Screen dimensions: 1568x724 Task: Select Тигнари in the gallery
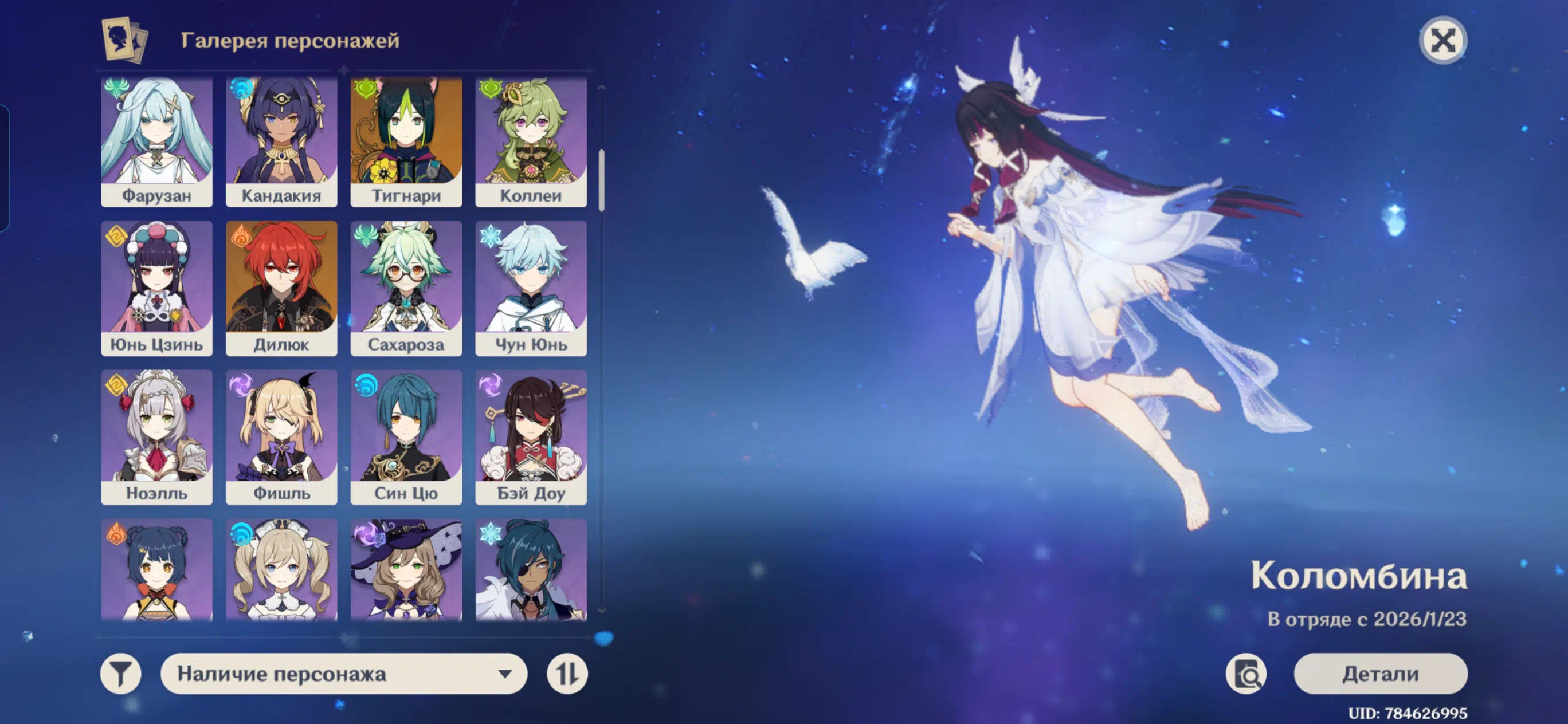pos(406,141)
